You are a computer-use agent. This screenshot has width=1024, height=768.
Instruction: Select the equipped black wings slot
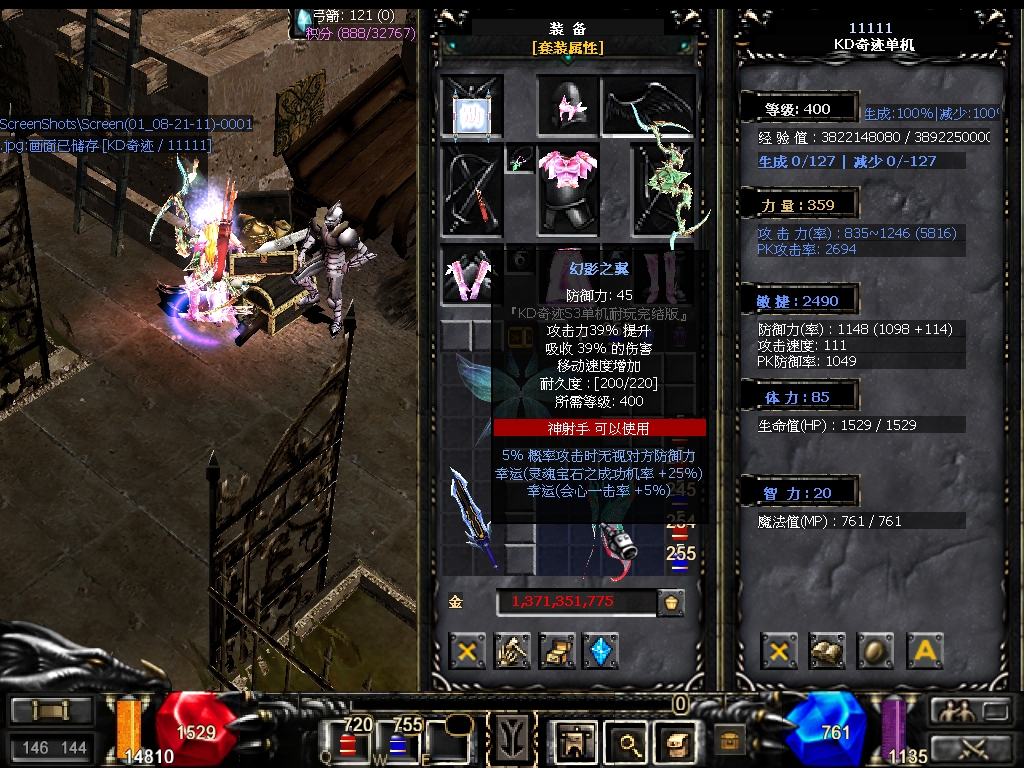(648, 105)
